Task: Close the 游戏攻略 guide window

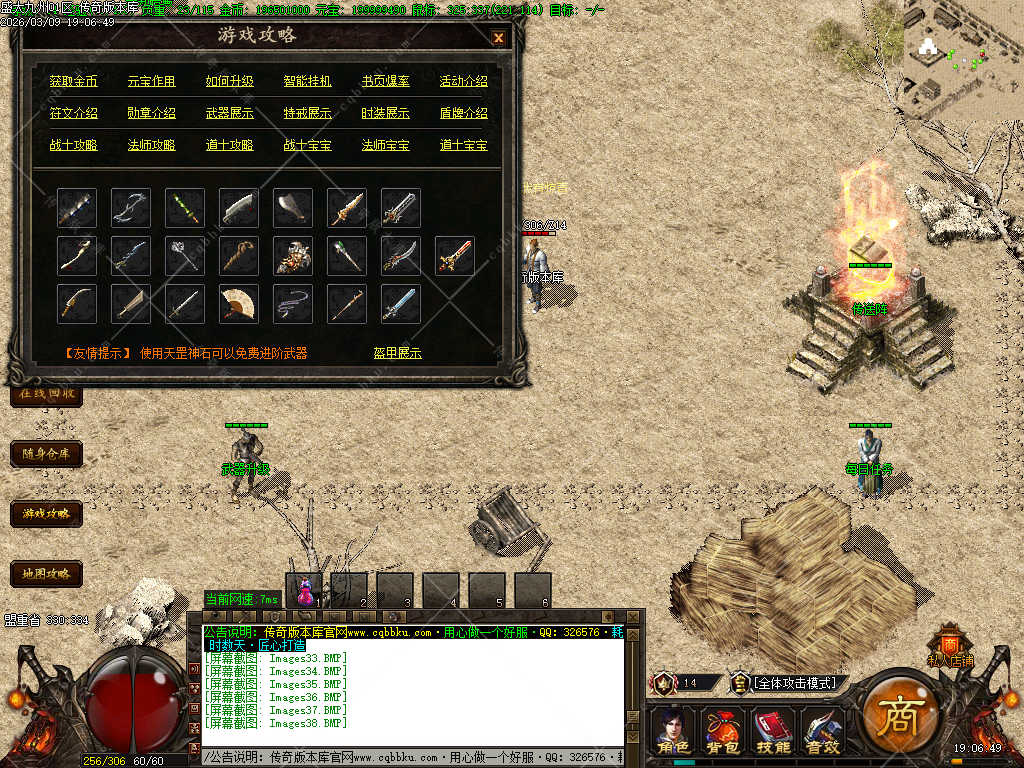Action: [x=498, y=38]
